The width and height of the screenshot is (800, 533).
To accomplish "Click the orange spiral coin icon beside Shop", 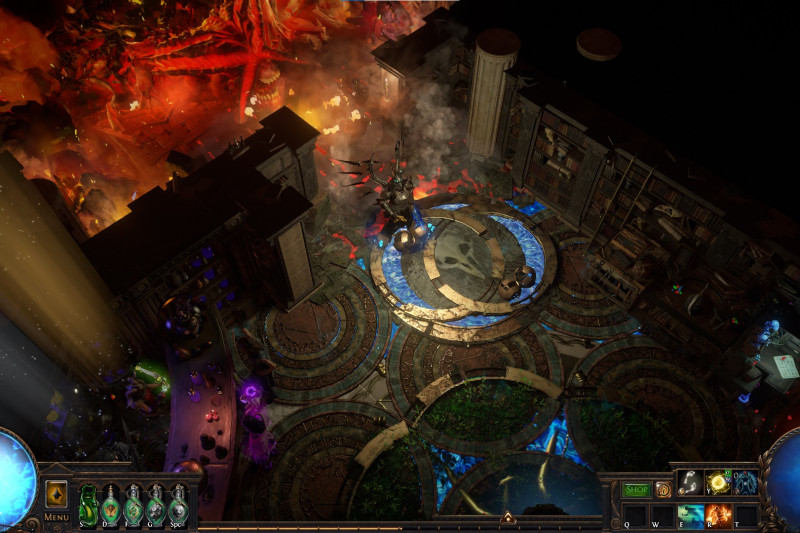I will pyautogui.click(x=663, y=490).
